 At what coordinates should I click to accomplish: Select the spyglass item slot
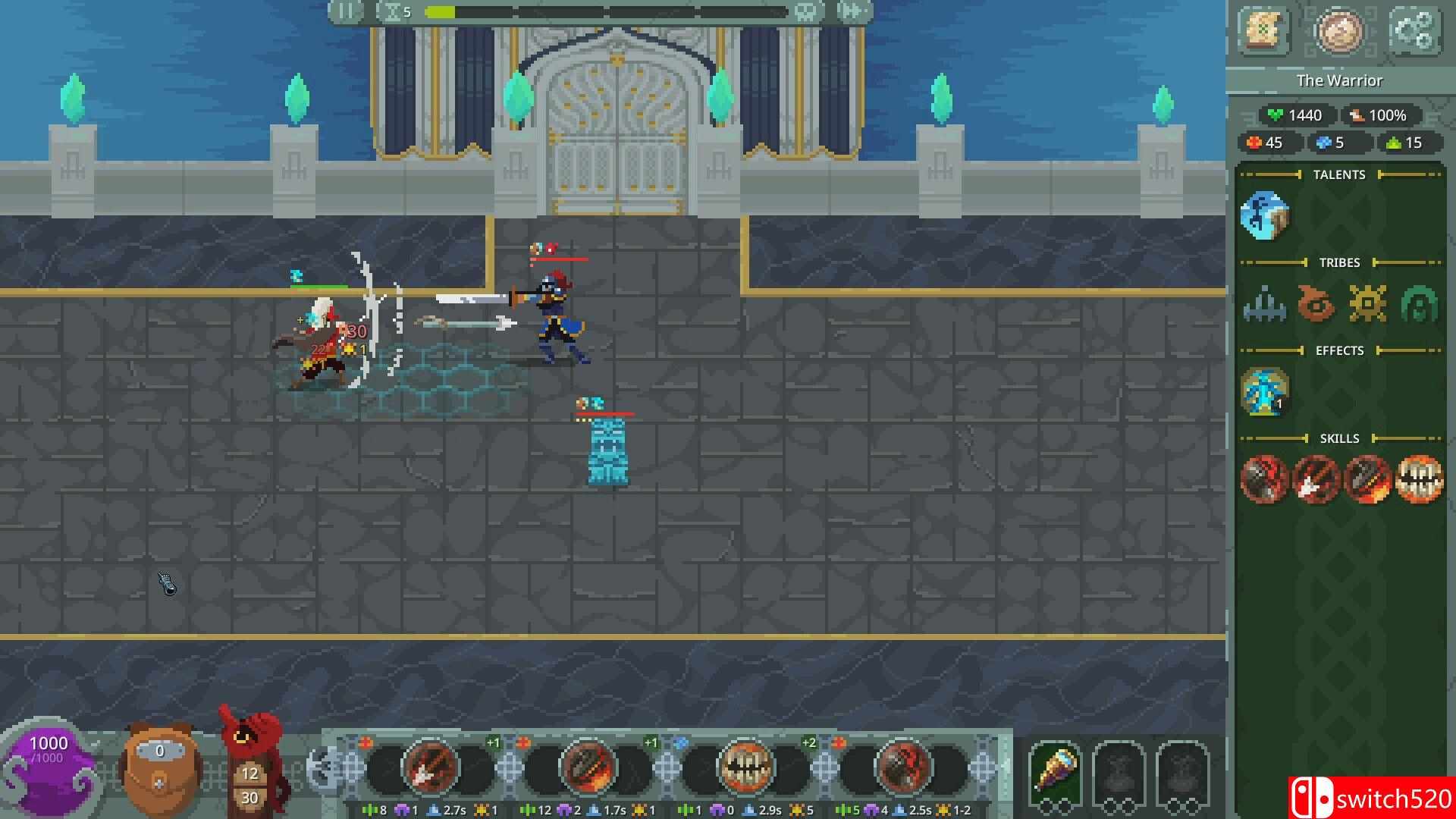(1055, 770)
